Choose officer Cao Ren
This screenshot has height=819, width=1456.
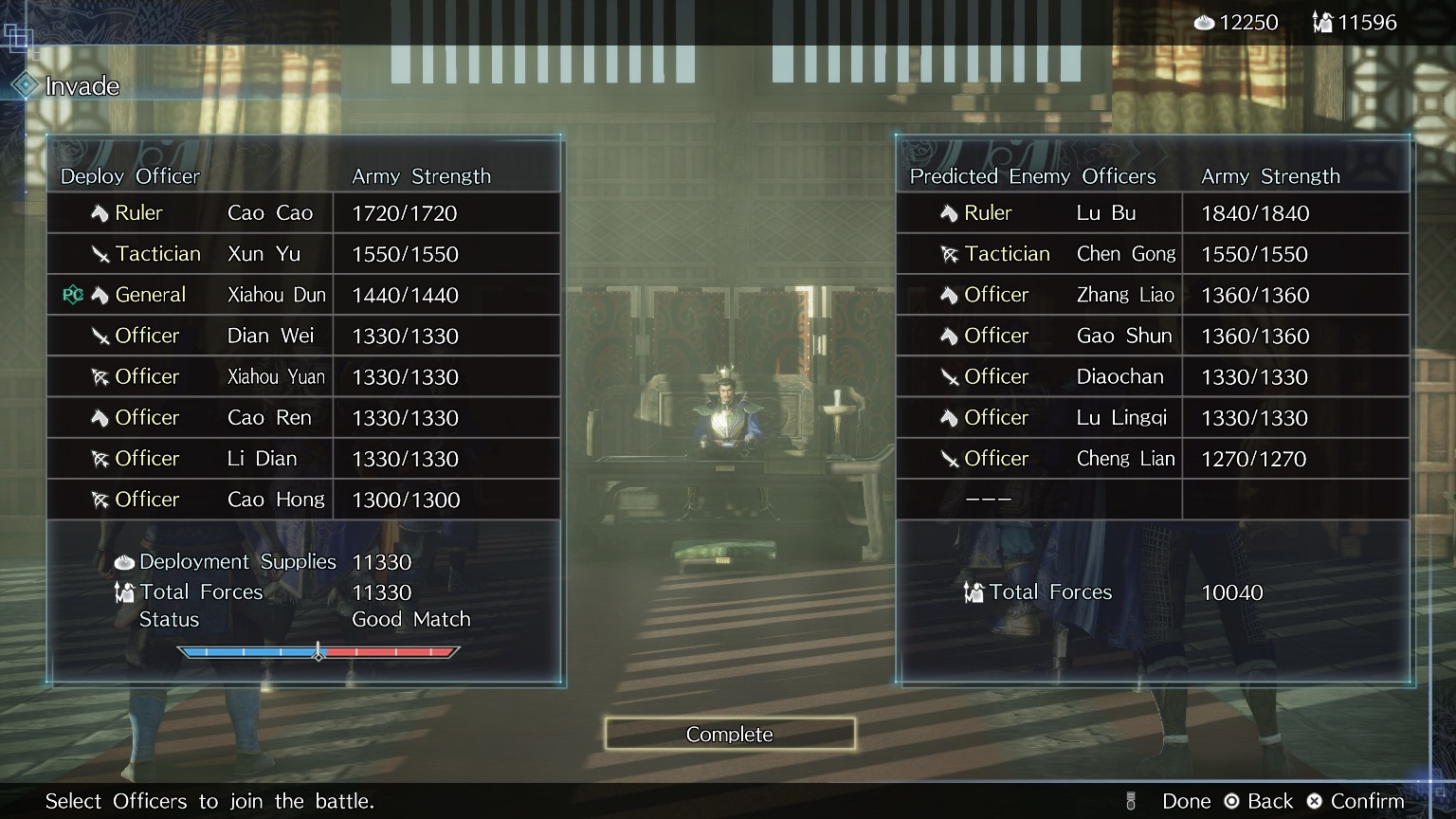[x=303, y=417]
